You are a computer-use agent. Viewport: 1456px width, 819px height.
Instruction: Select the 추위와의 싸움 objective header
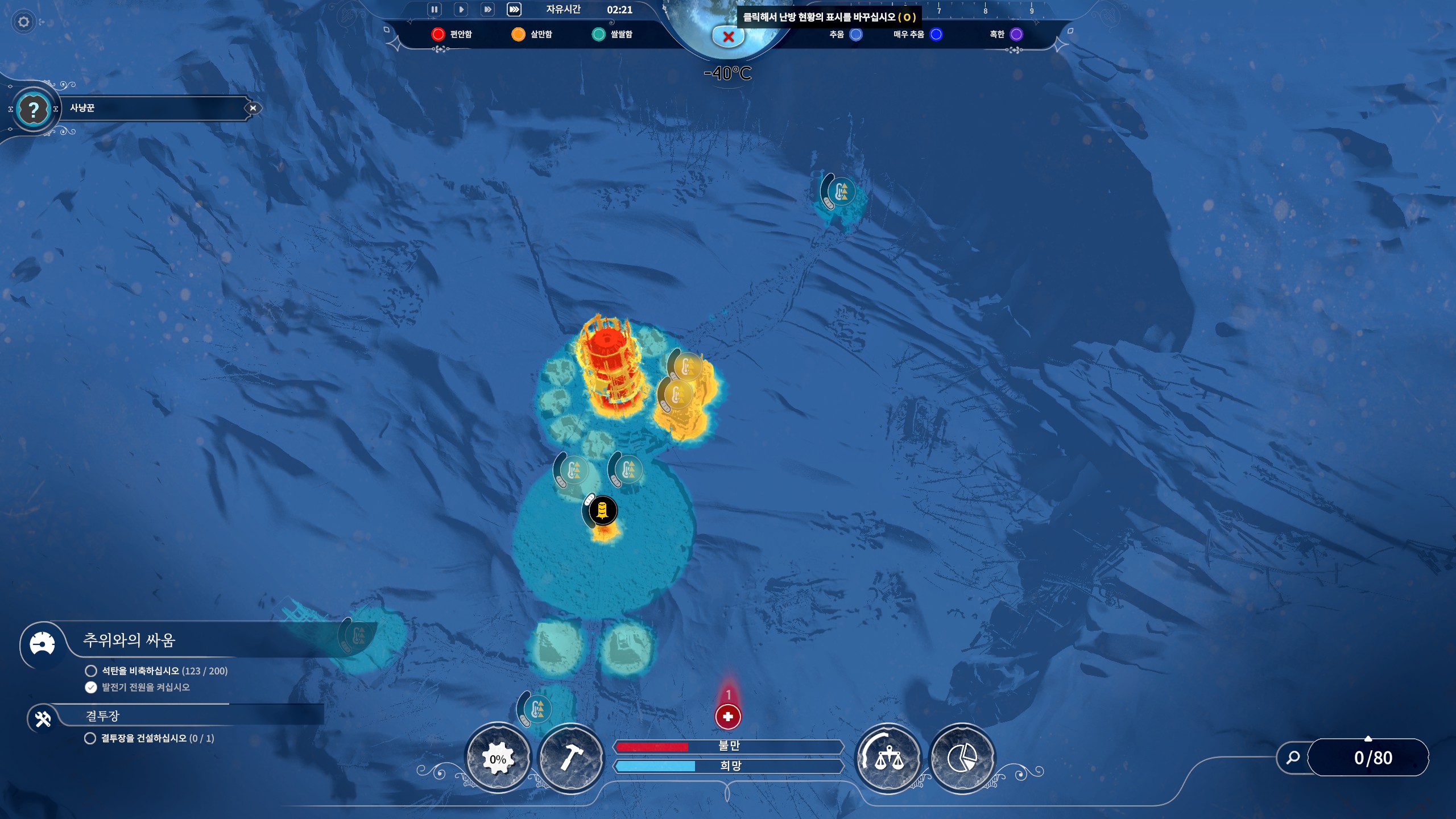130,640
